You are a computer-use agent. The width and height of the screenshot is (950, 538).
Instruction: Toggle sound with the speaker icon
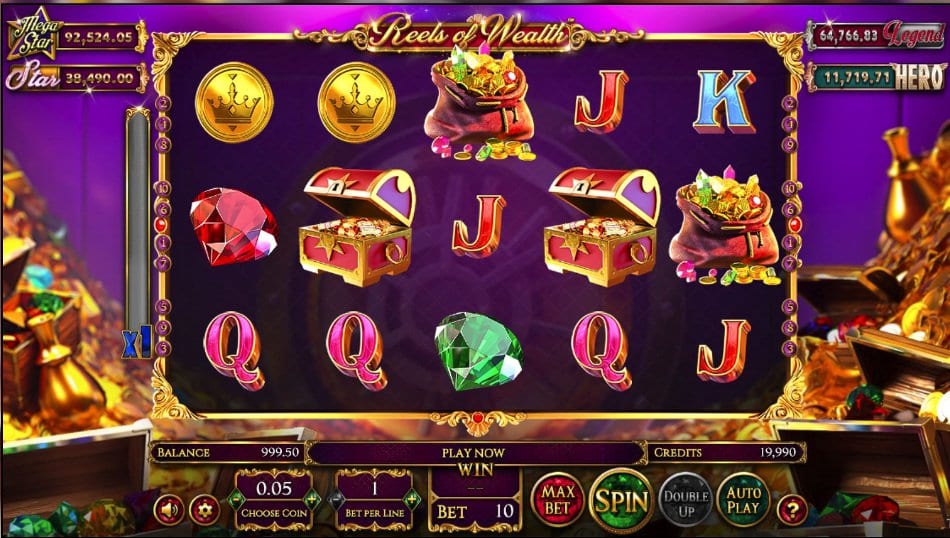point(169,509)
